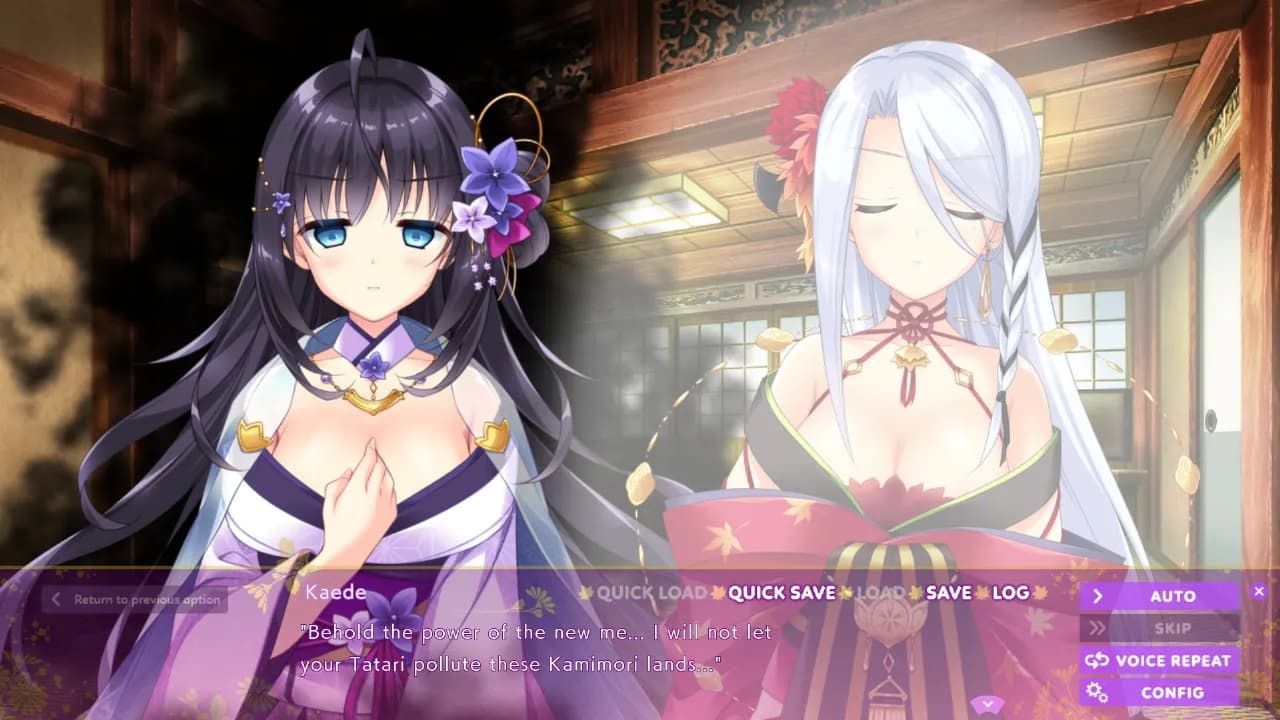
Task: Click the Voice Repeat loop icon
Action: 1098,660
